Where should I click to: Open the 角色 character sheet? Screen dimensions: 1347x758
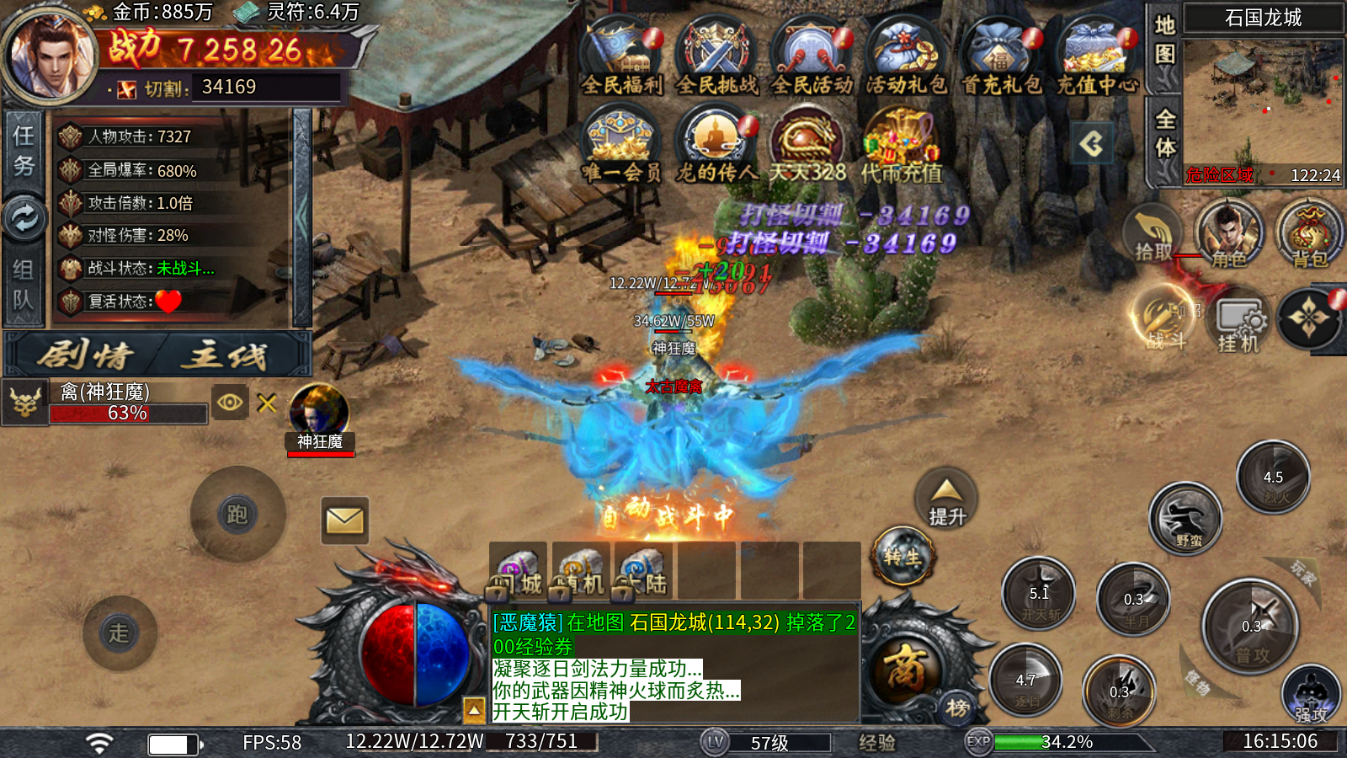click(1228, 234)
